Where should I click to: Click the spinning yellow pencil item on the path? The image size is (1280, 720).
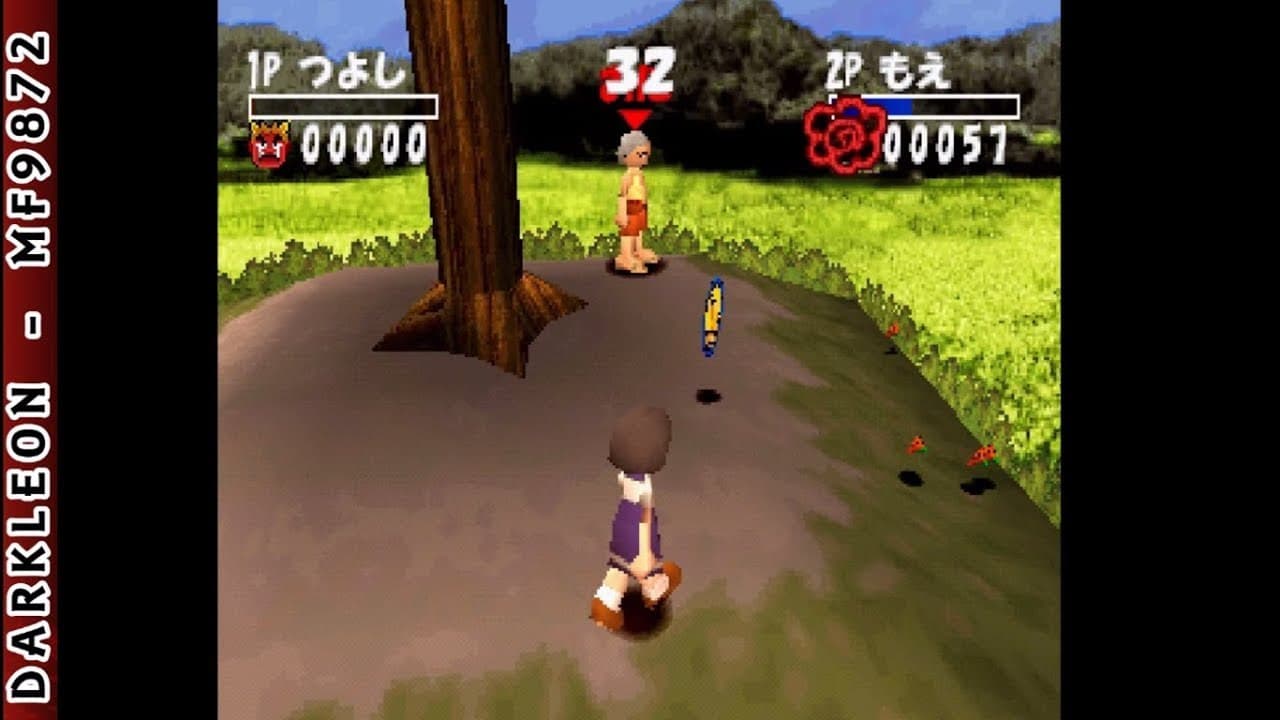pos(712,317)
